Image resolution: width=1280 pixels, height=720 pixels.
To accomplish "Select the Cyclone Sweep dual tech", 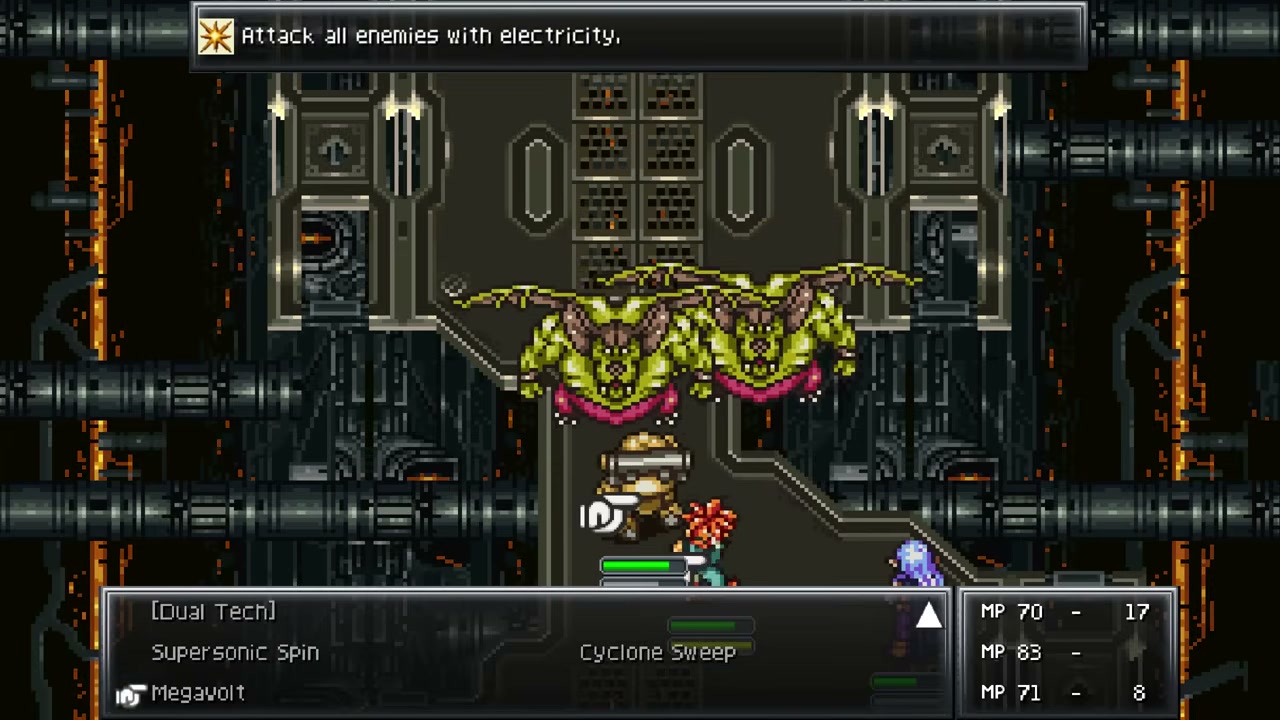I will click(657, 652).
